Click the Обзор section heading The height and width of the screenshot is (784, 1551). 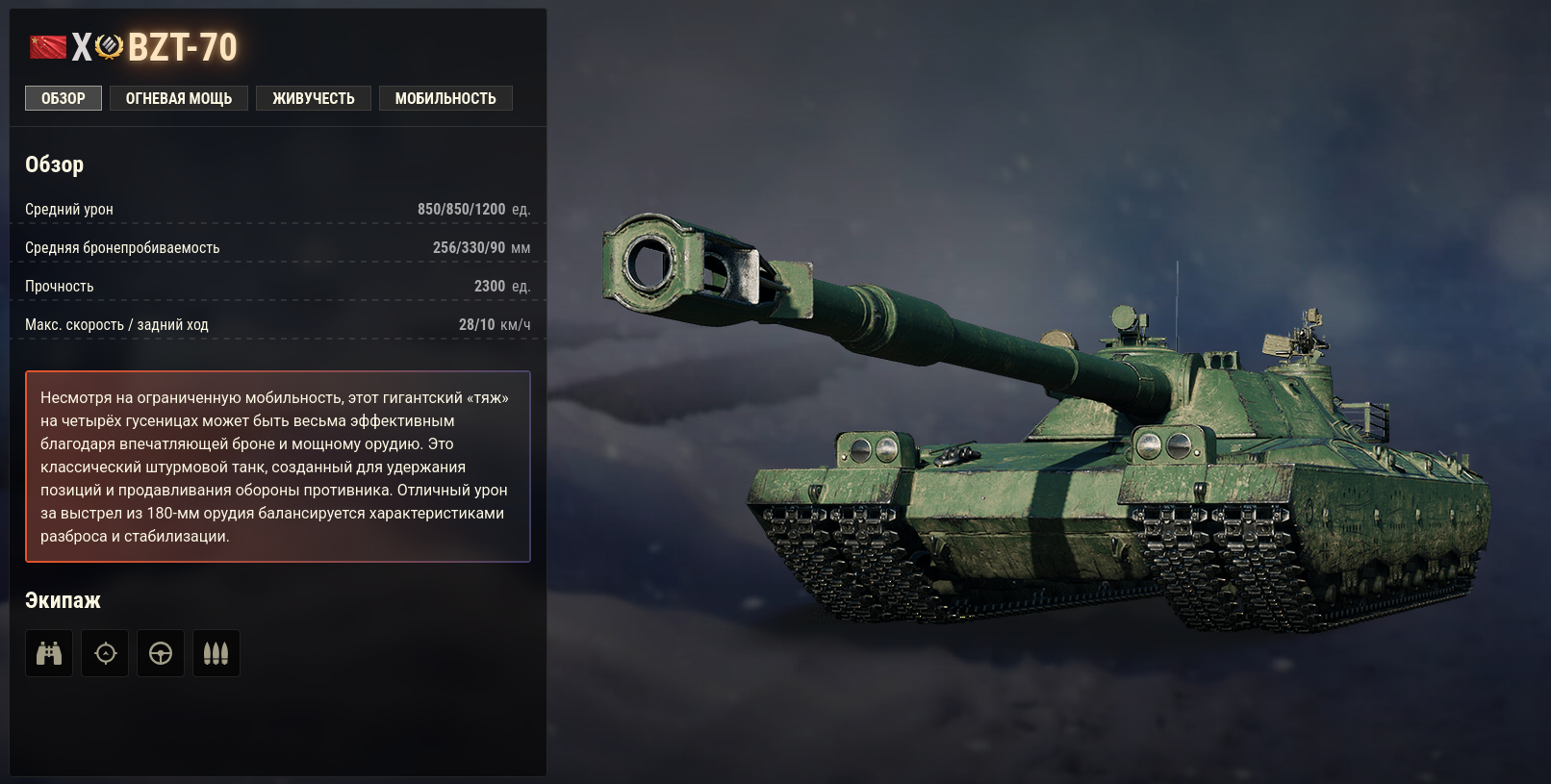(x=54, y=164)
